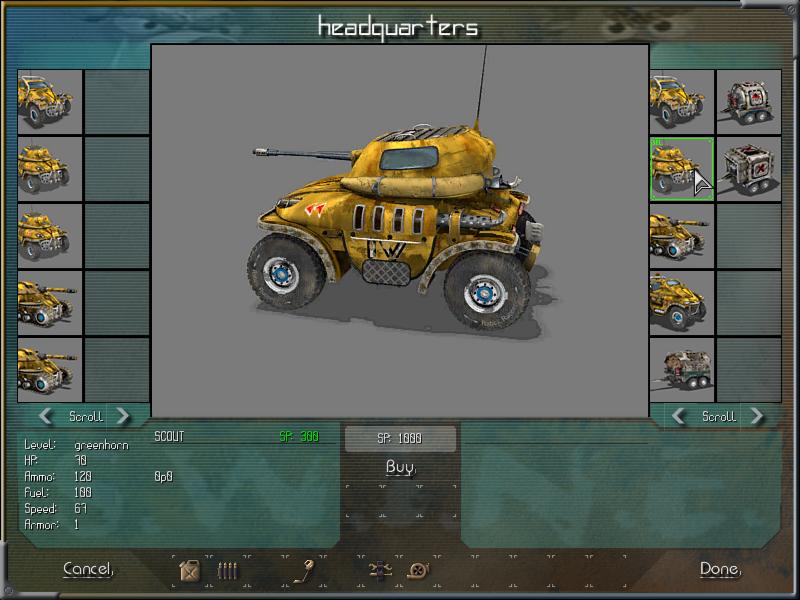Select the highlighted scout thumbnail in right list
This screenshot has height=600, width=800.
[681, 168]
